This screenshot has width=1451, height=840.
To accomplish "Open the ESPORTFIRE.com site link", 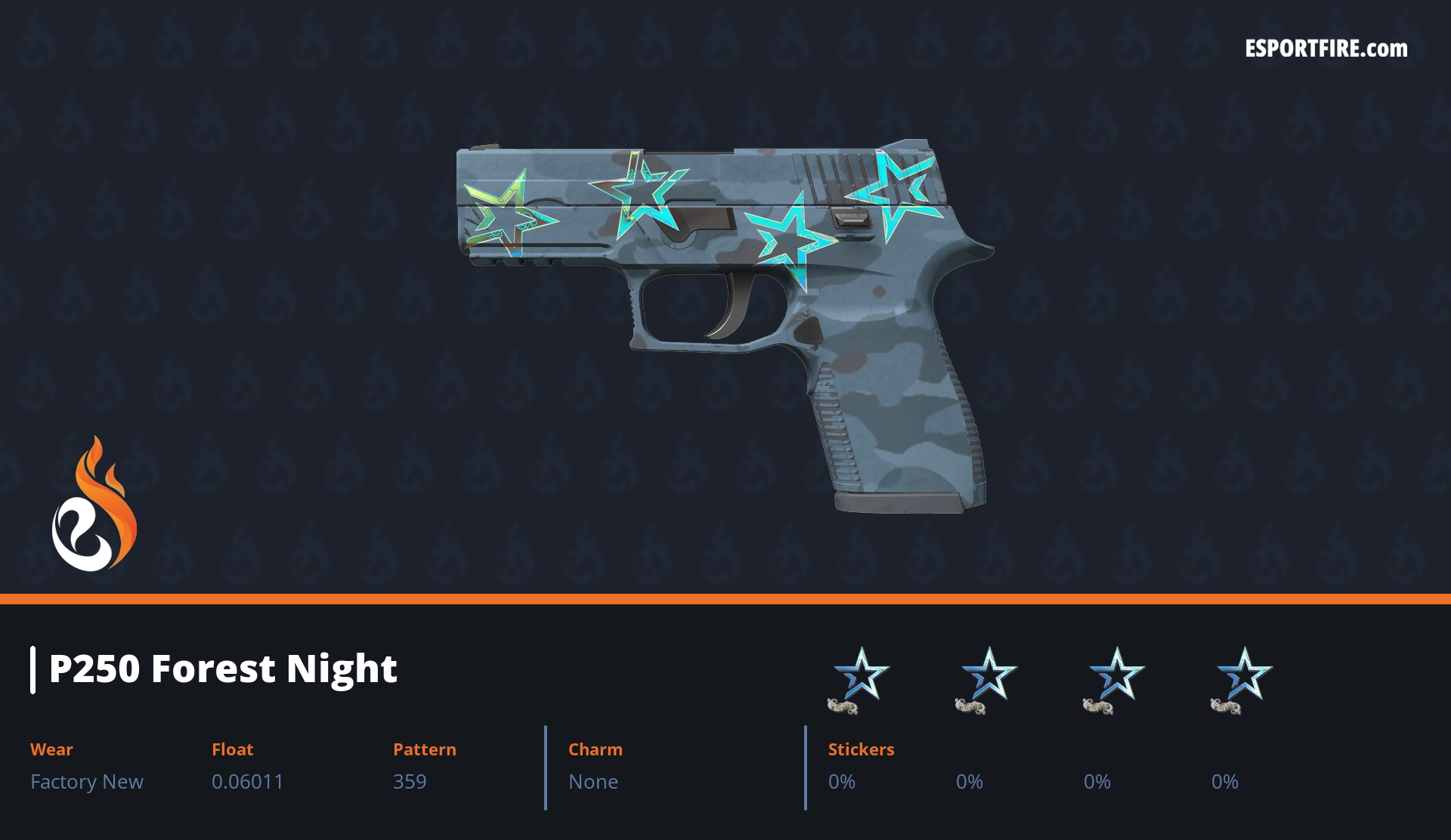I will click(x=1326, y=49).
